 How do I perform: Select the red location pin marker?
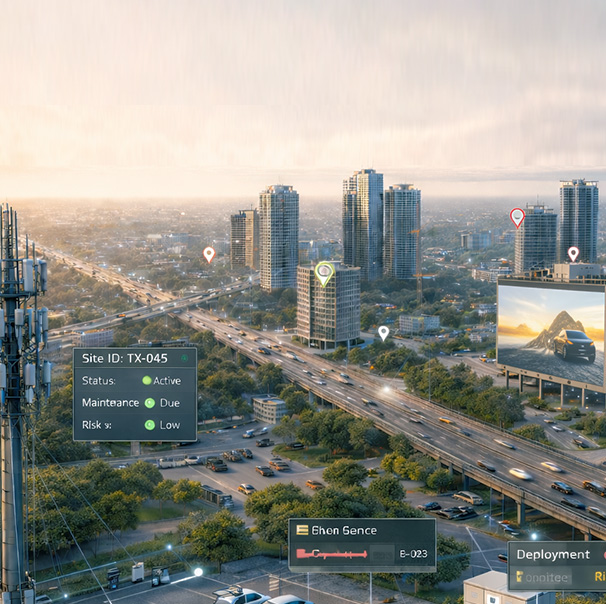[517, 216]
